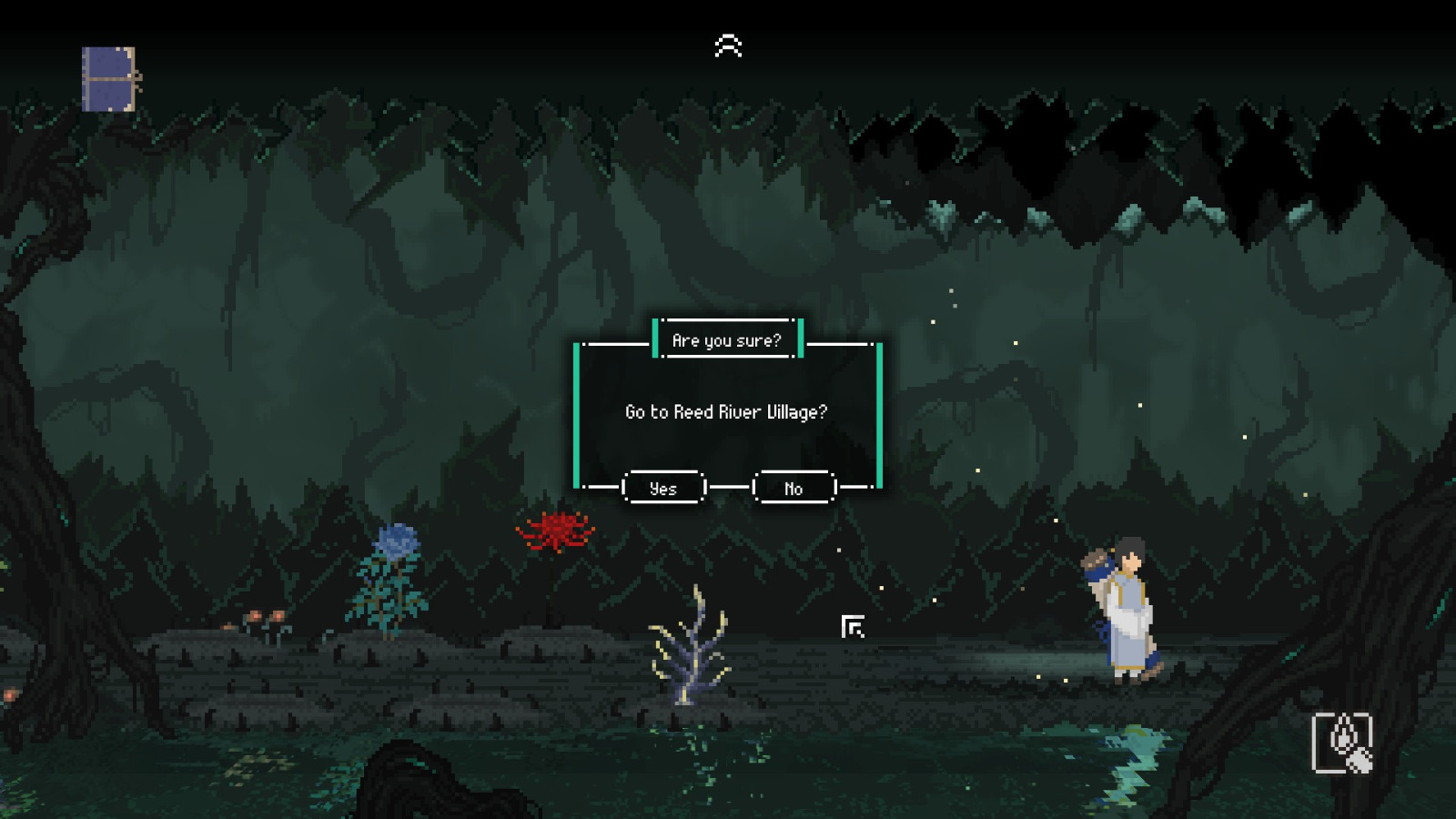
Task: Click the small orange mushrooms near the blue rose
Action: pyautogui.click(x=258, y=615)
